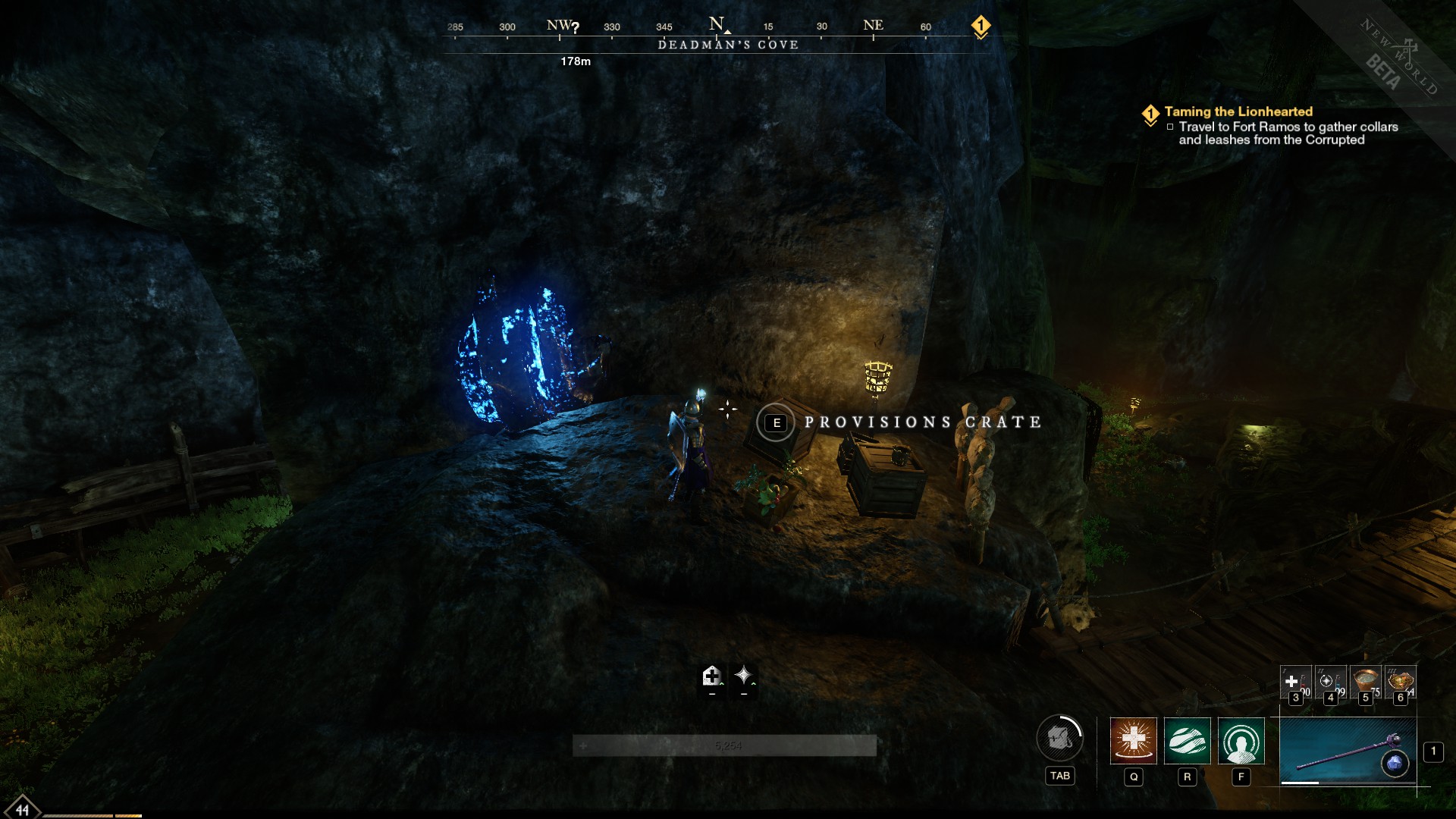Image resolution: width=1456 pixels, height=819 pixels.
Task: Select the yellow quest marker 1 on the compass
Action: point(982,25)
